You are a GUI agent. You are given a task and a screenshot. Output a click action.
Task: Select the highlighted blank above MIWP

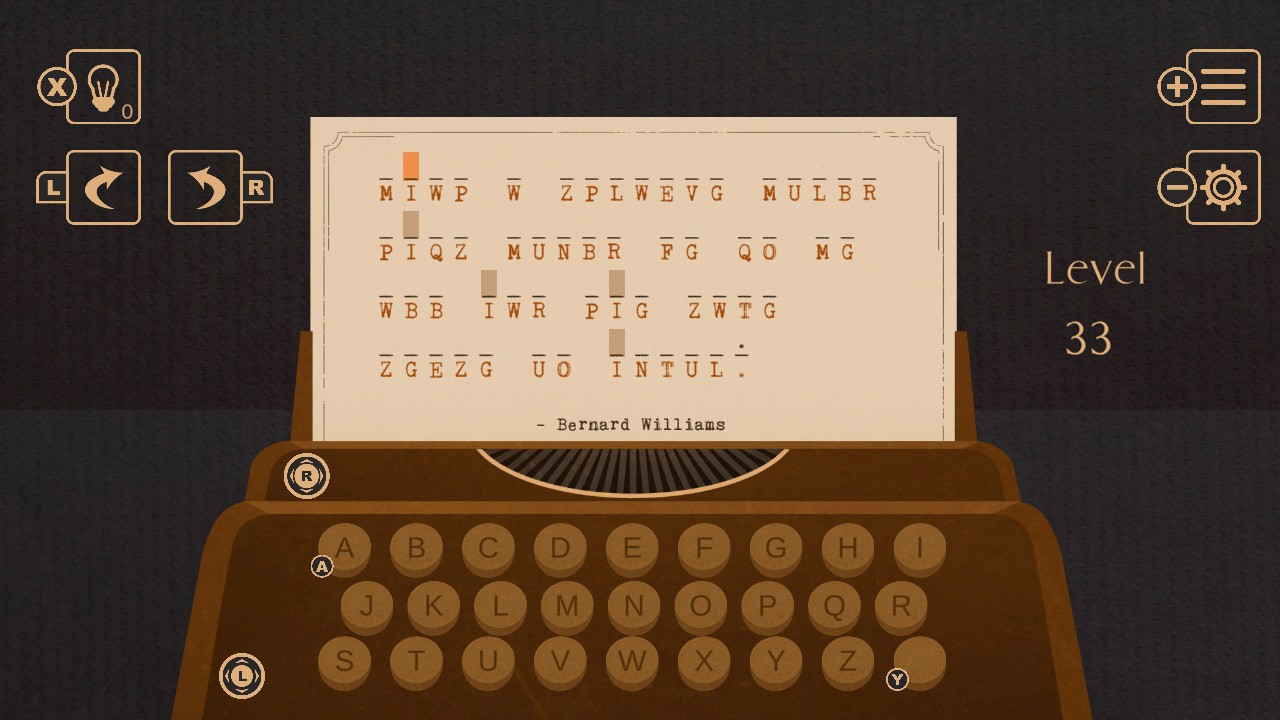(410, 164)
